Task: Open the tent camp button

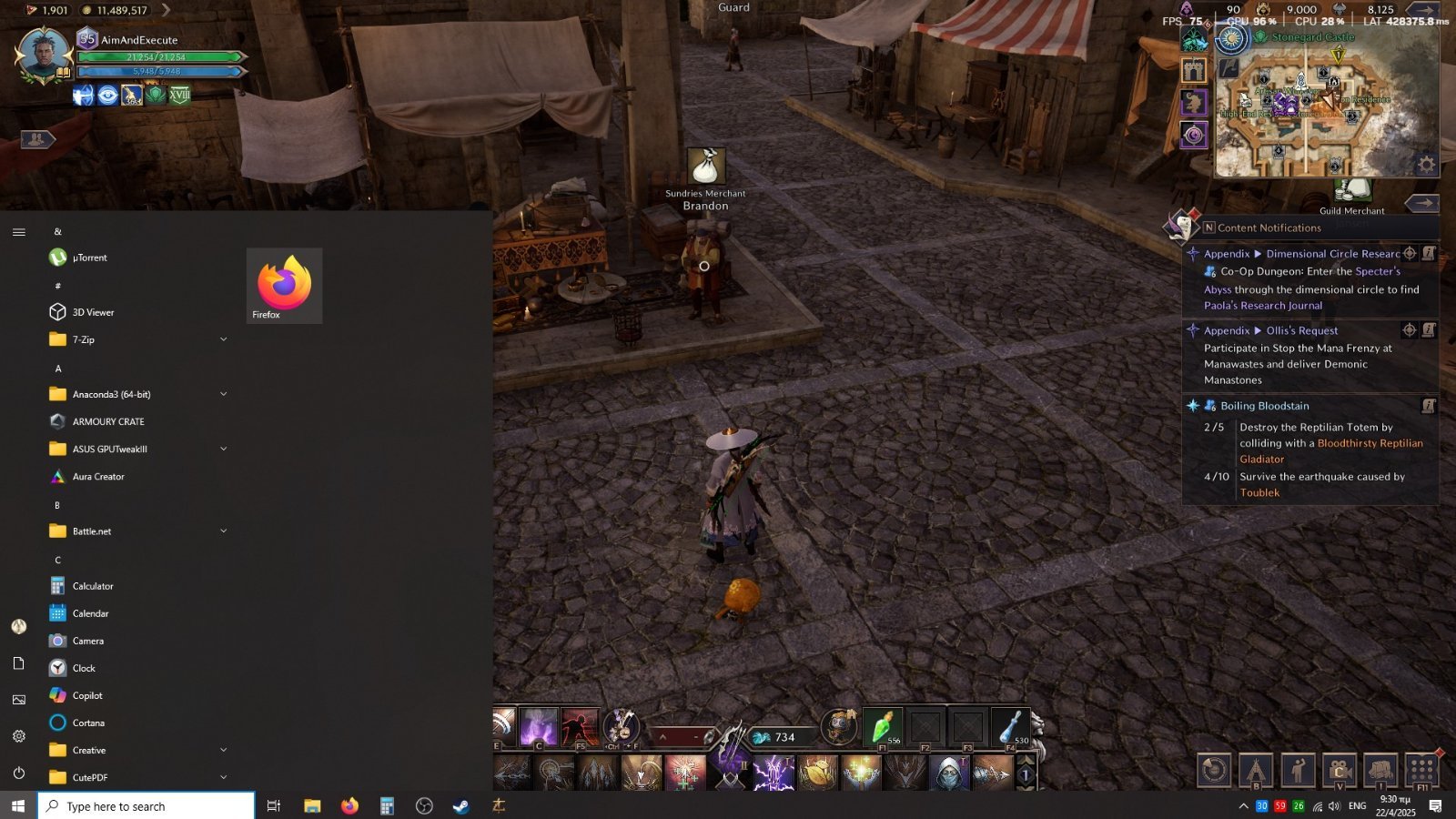Action: point(1256,770)
